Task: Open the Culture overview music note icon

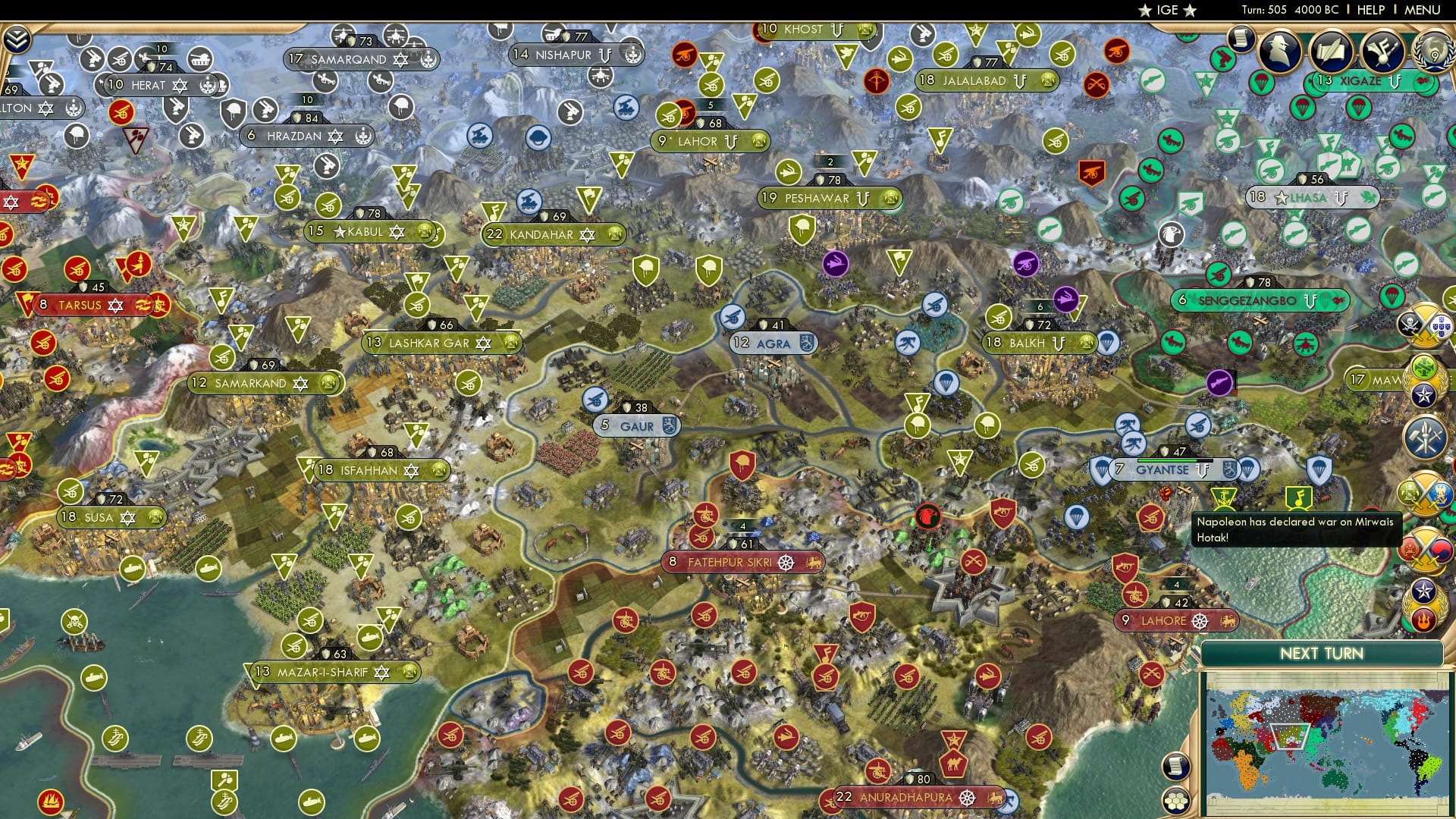Action: pyautogui.click(x=1382, y=52)
